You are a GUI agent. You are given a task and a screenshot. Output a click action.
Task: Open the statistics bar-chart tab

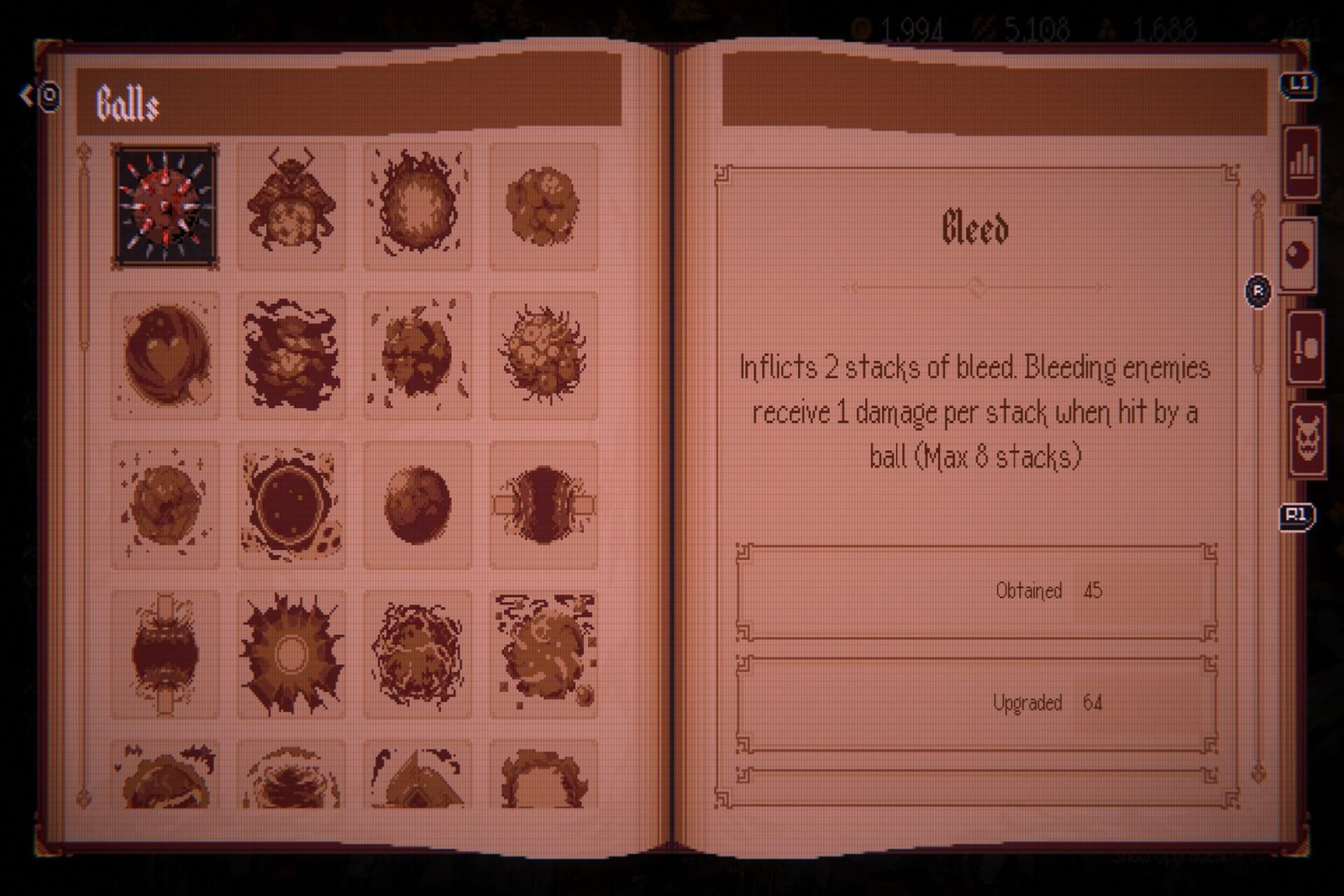[x=1301, y=162]
